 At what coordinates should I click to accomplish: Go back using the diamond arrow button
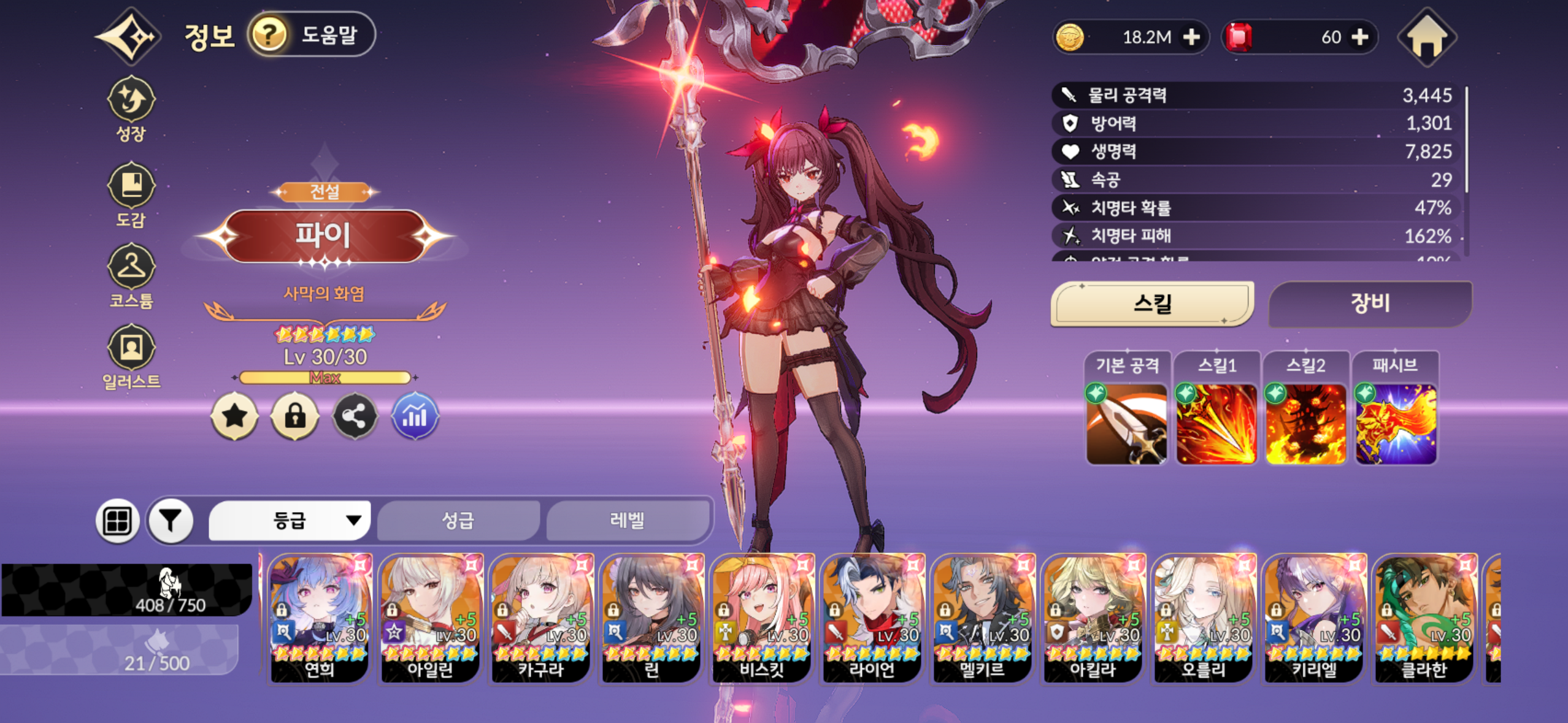click(130, 36)
